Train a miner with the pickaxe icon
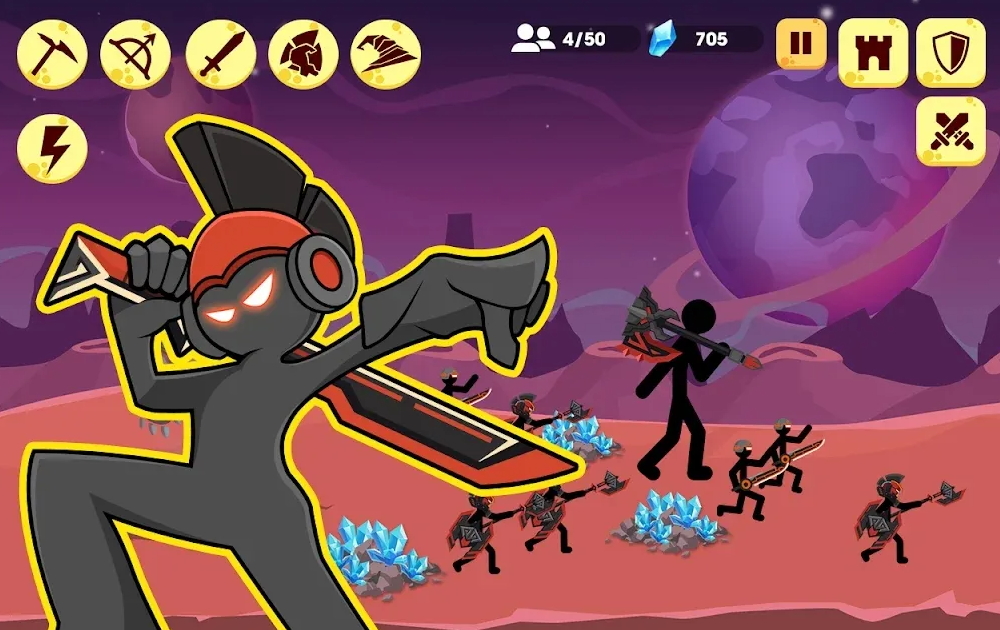The width and height of the screenshot is (1000, 630). coord(52,54)
